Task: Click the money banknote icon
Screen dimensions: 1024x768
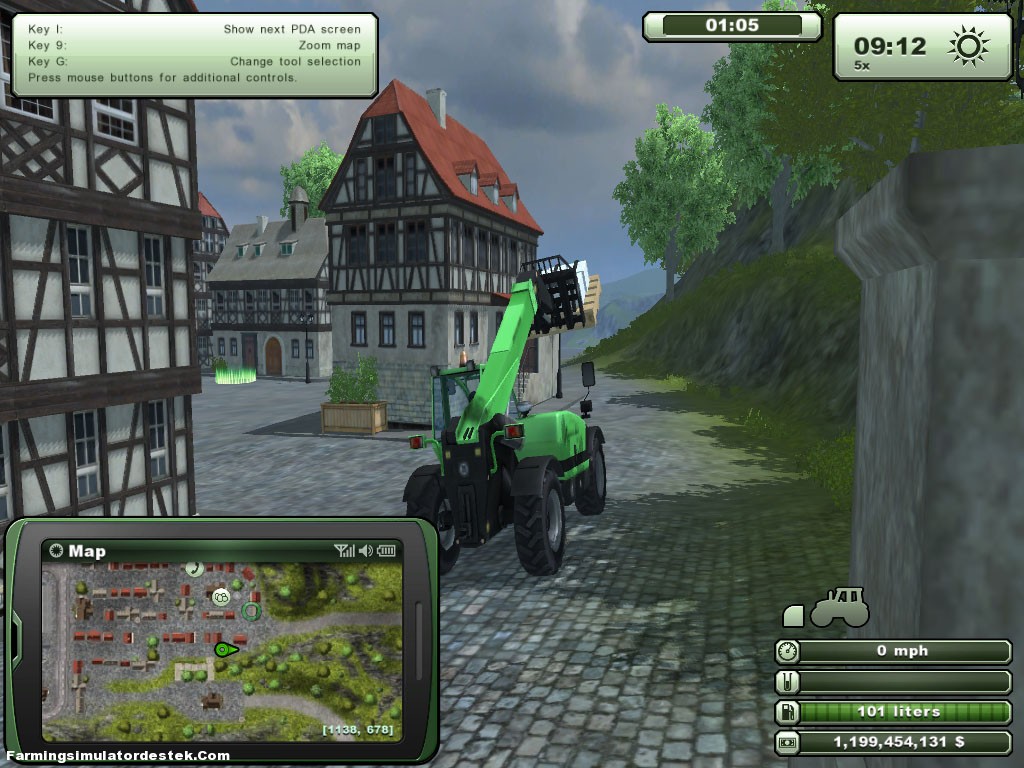Action: point(789,743)
